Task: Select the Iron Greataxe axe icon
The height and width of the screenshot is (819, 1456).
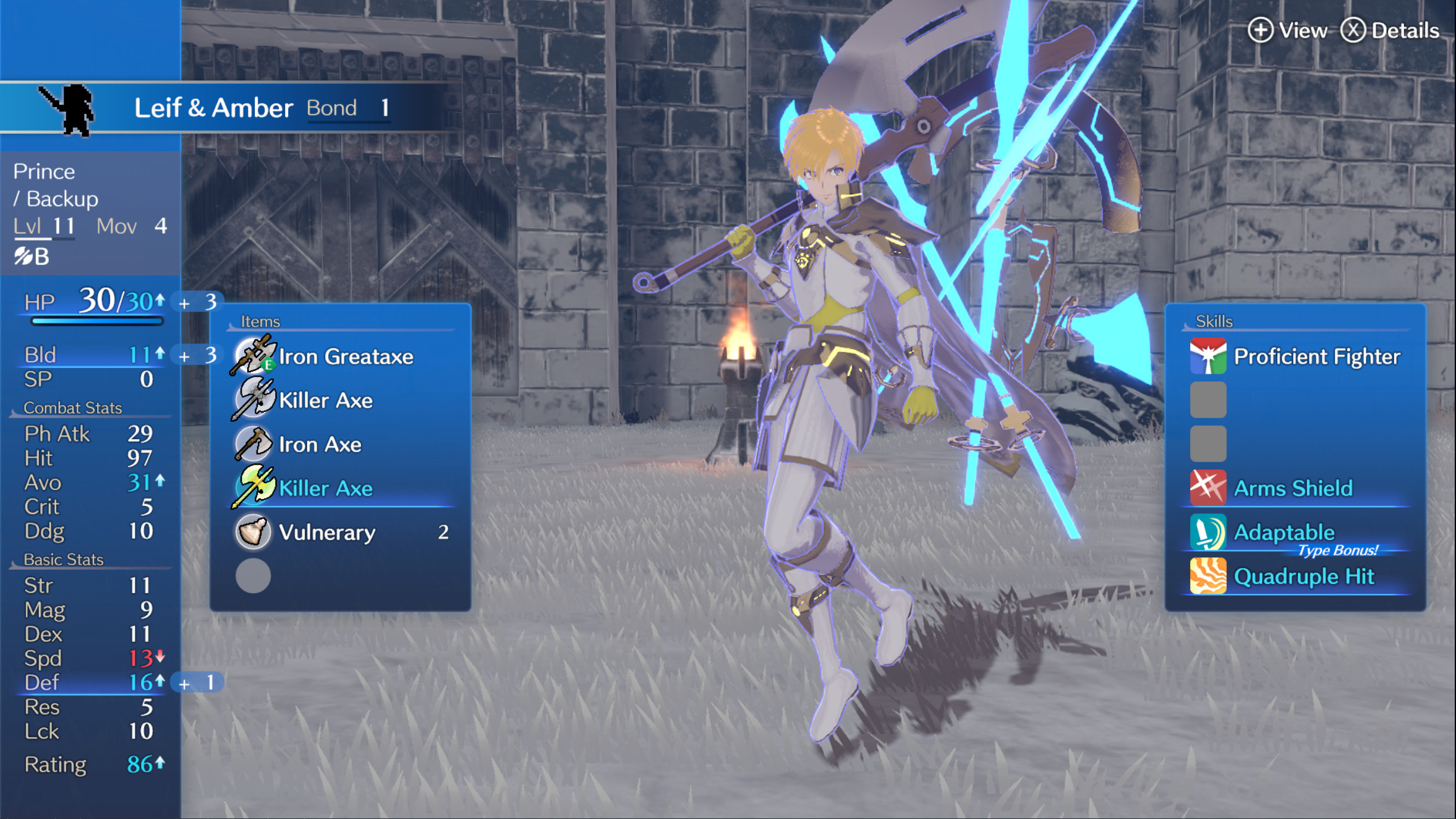Action: [x=253, y=356]
